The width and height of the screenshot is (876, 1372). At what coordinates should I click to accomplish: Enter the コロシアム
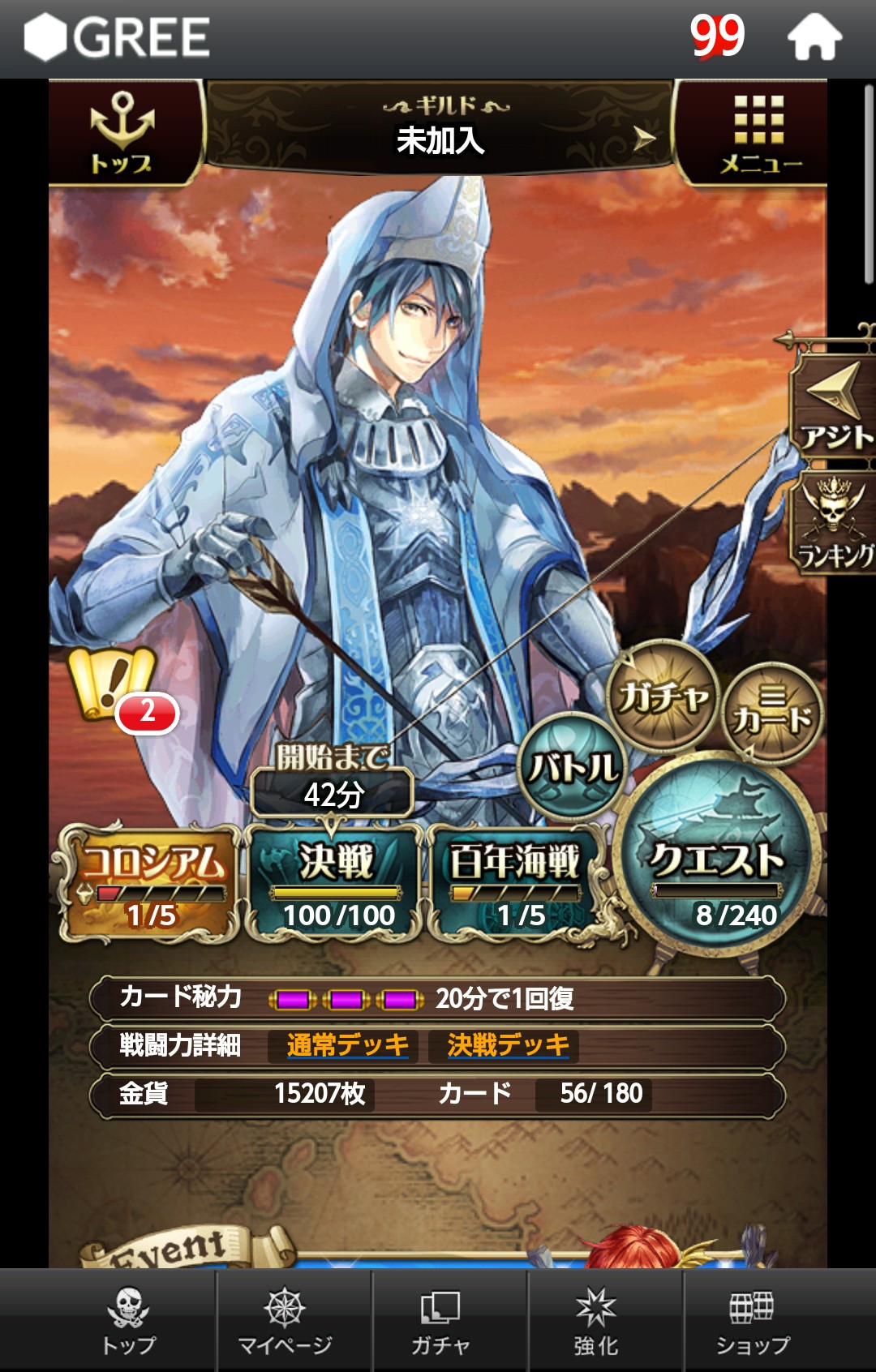click(x=150, y=884)
